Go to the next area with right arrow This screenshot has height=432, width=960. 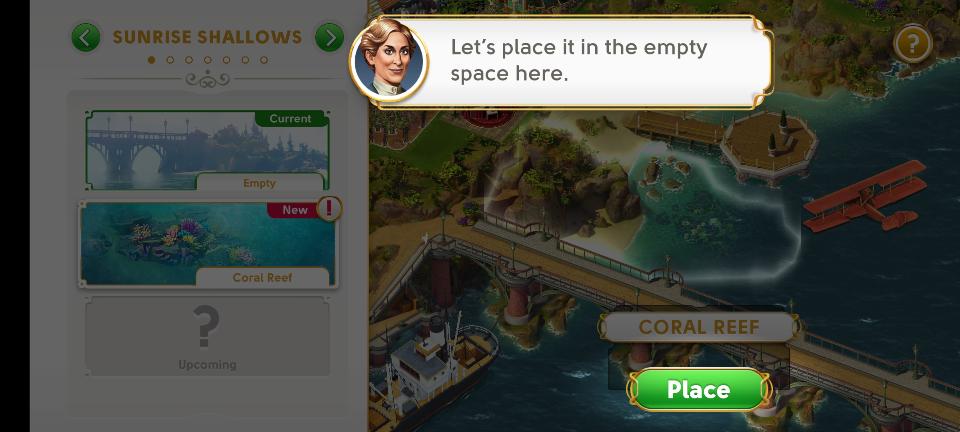pyautogui.click(x=329, y=38)
